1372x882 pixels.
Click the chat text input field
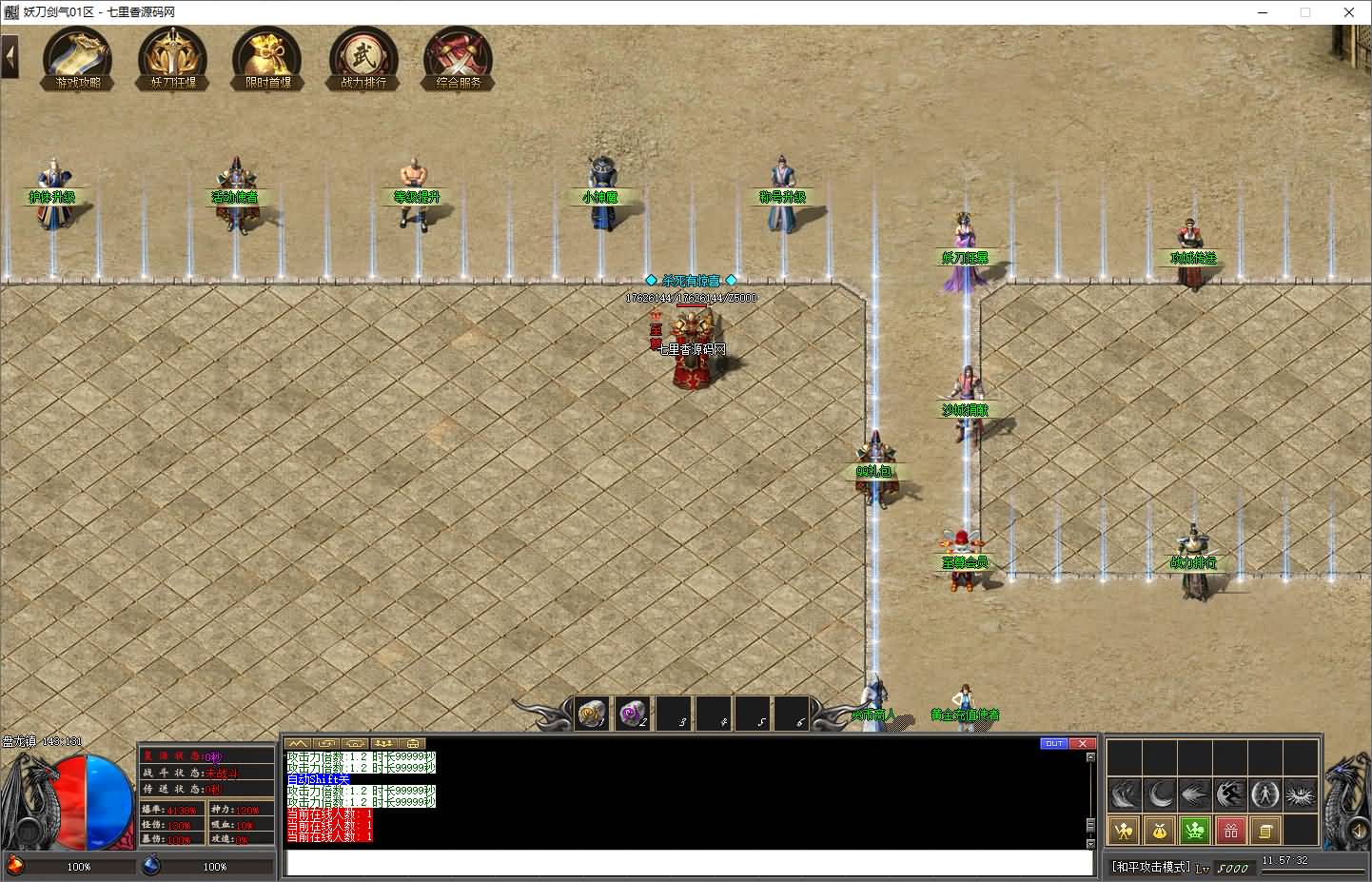pyautogui.click(x=689, y=862)
